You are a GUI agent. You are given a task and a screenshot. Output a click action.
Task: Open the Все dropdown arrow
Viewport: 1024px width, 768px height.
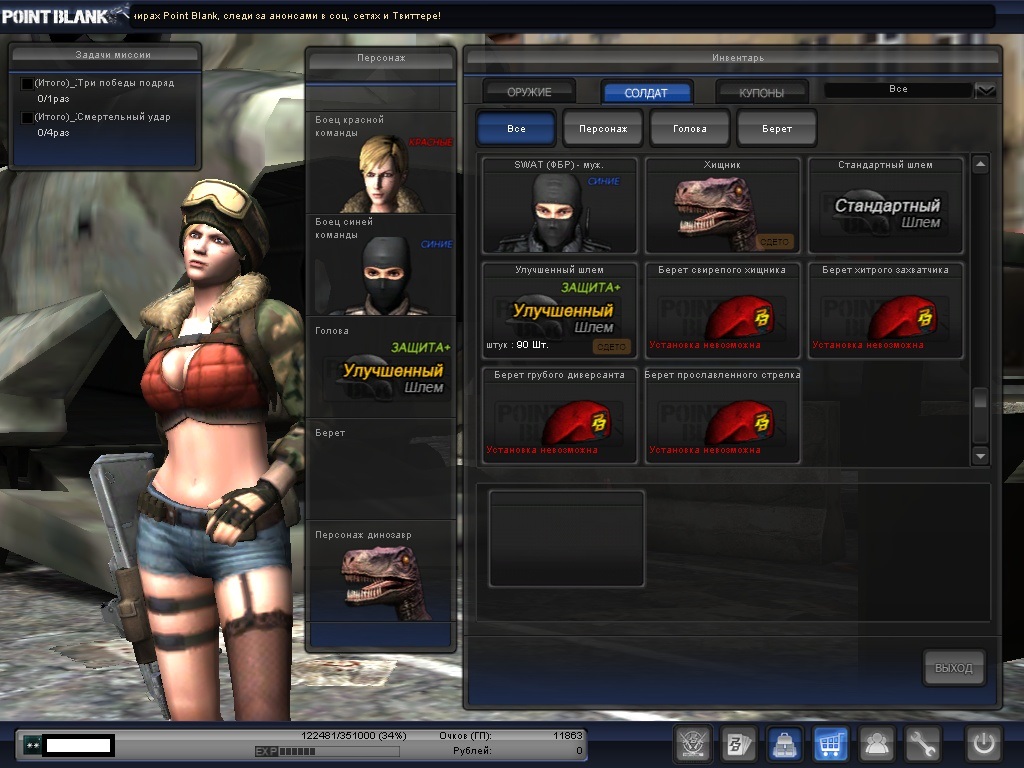(986, 91)
